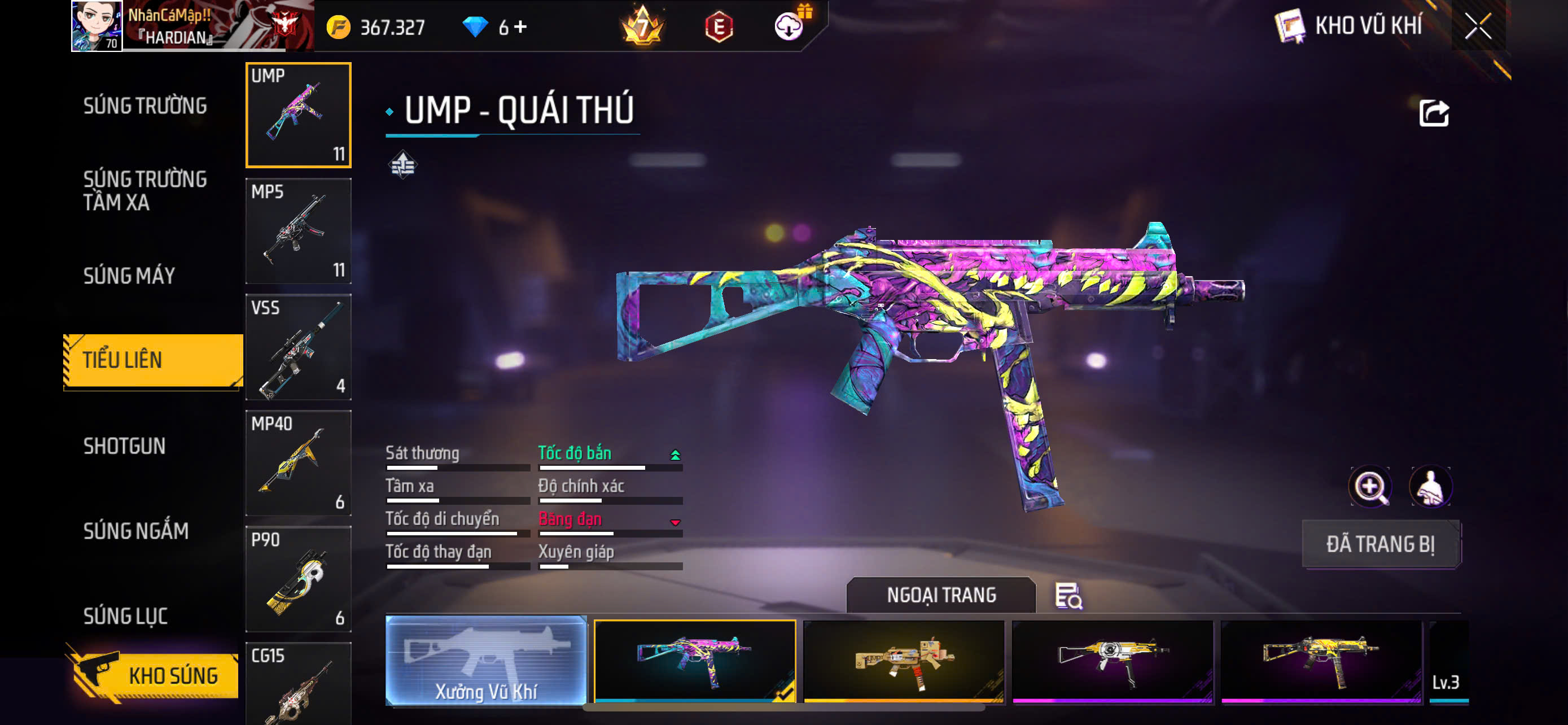Zoom in on weapon with magnifier icon
Screen dimensions: 1568x725
1369,486
